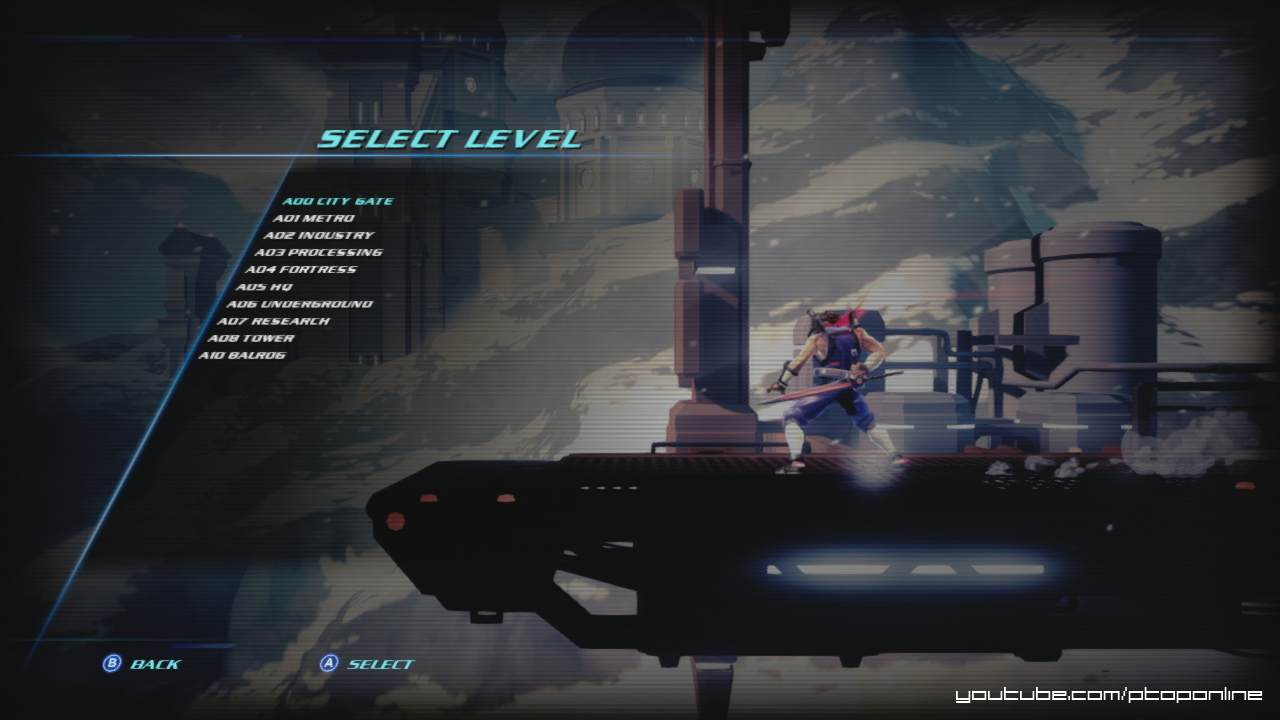This screenshot has height=720, width=1280.
Task: Choose level A01 Metro
Action: [313, 218]
